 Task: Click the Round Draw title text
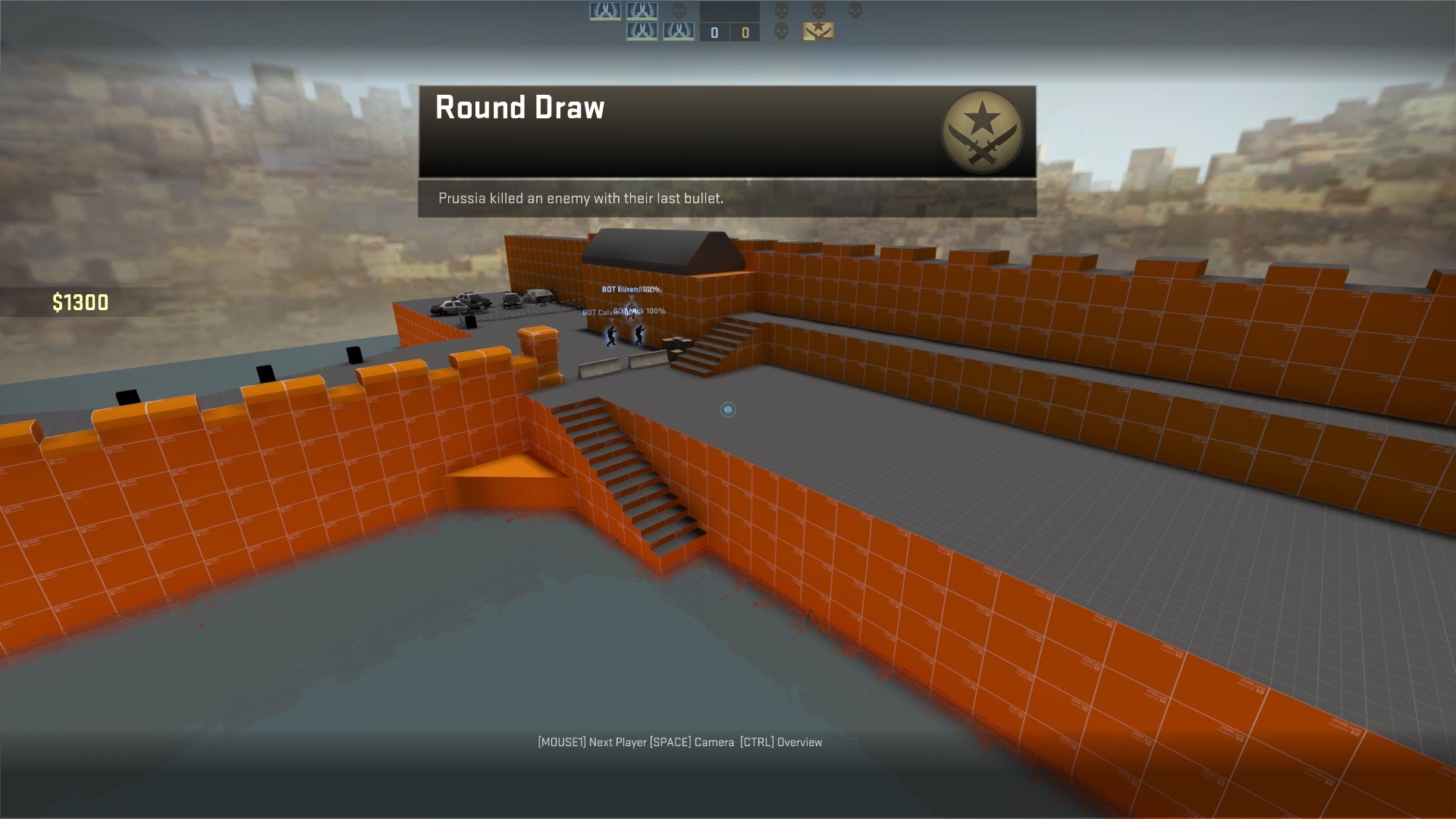[x=521, y=107]
